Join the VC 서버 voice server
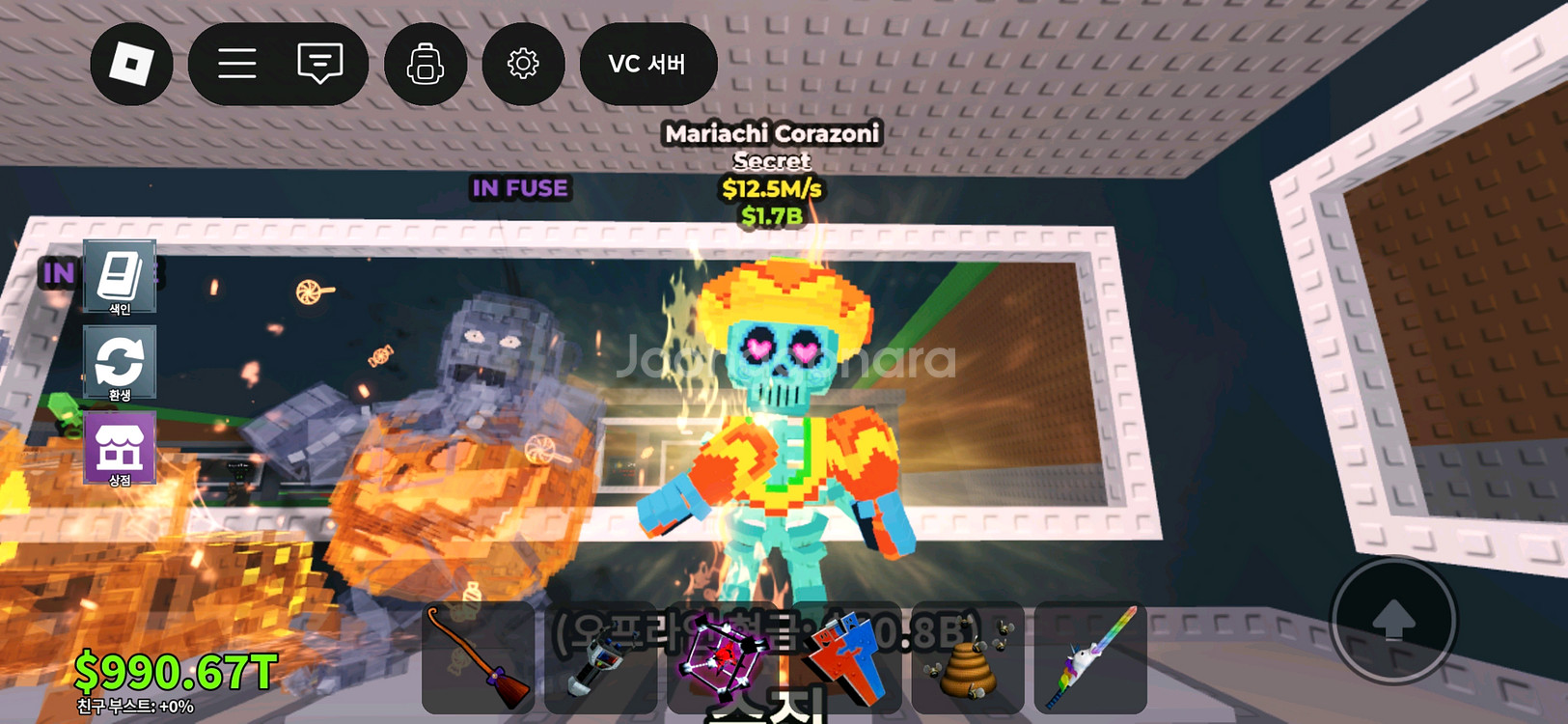Screen dimensions: 1568x724 pos(647,64)
